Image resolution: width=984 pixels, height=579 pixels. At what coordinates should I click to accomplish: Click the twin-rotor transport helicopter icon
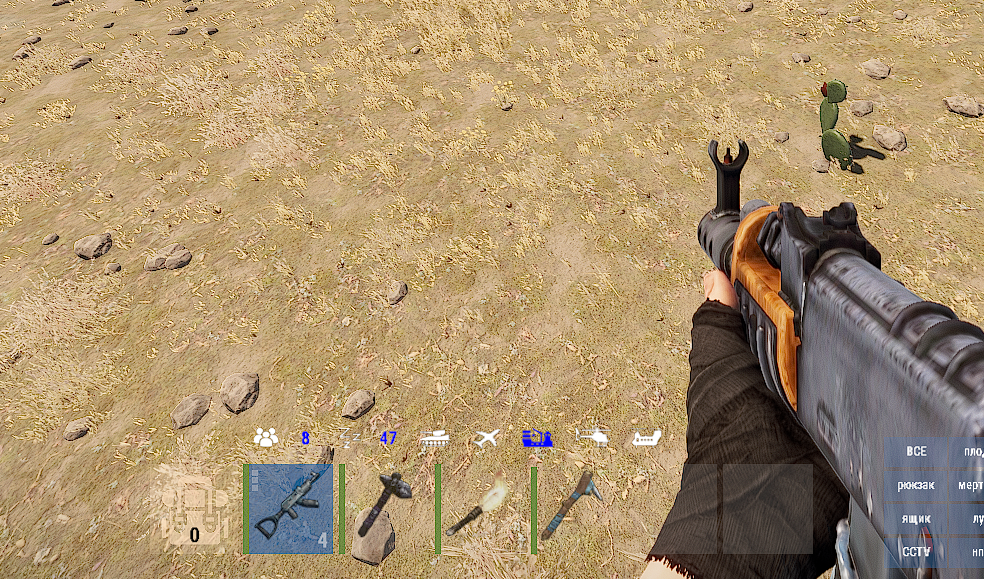[647, 438]
